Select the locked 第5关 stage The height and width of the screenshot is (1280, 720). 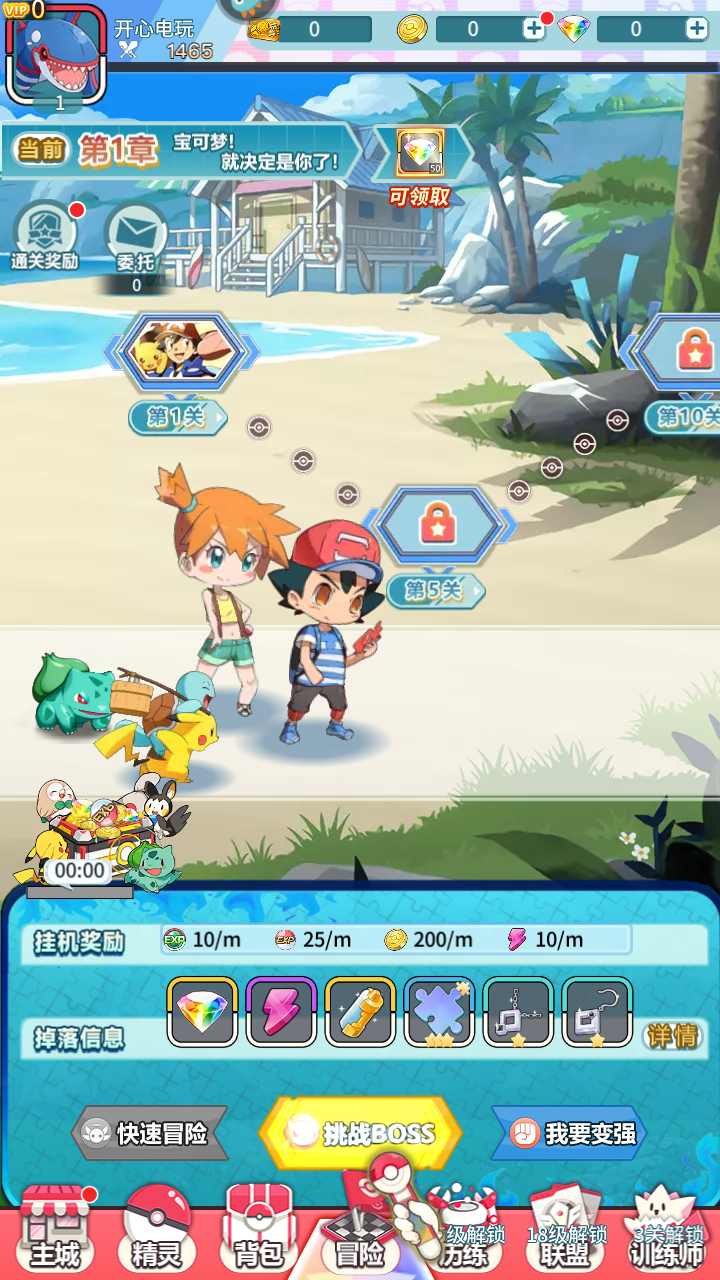tap(438, 525)
